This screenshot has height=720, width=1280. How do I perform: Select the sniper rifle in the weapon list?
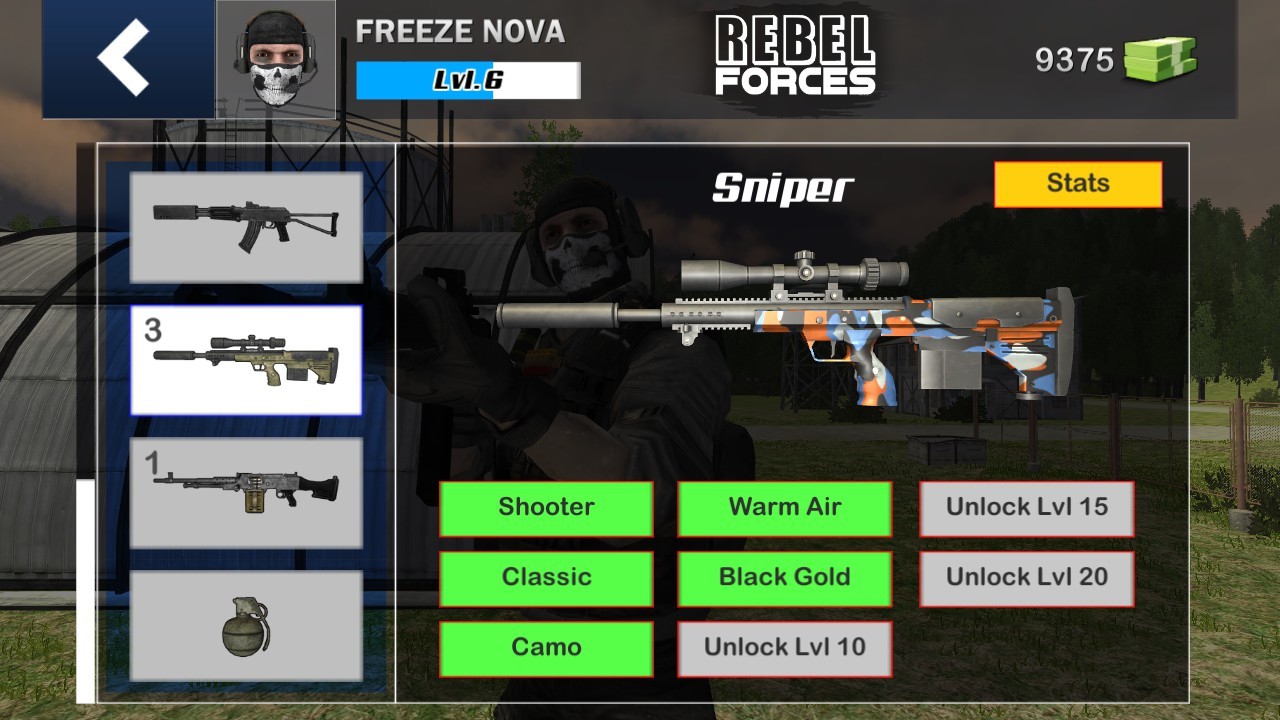coord(246,359)
